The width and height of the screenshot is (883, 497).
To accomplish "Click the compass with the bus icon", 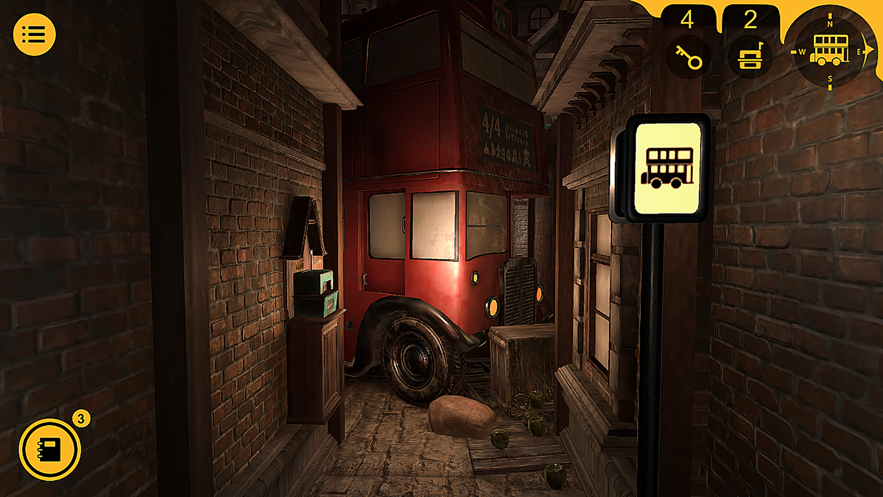I will coord(829,49).
